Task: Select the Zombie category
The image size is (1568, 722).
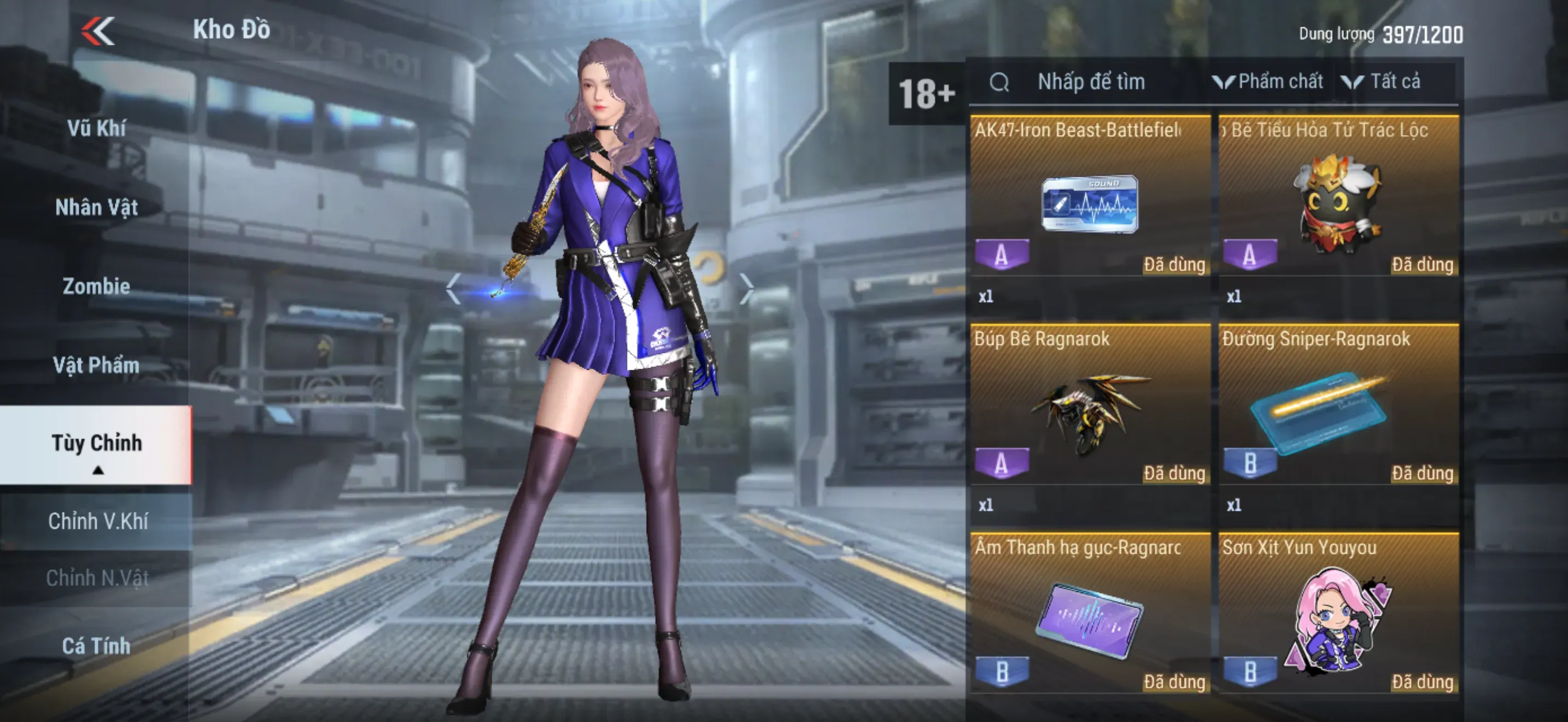Action: (x=96, y=286)
